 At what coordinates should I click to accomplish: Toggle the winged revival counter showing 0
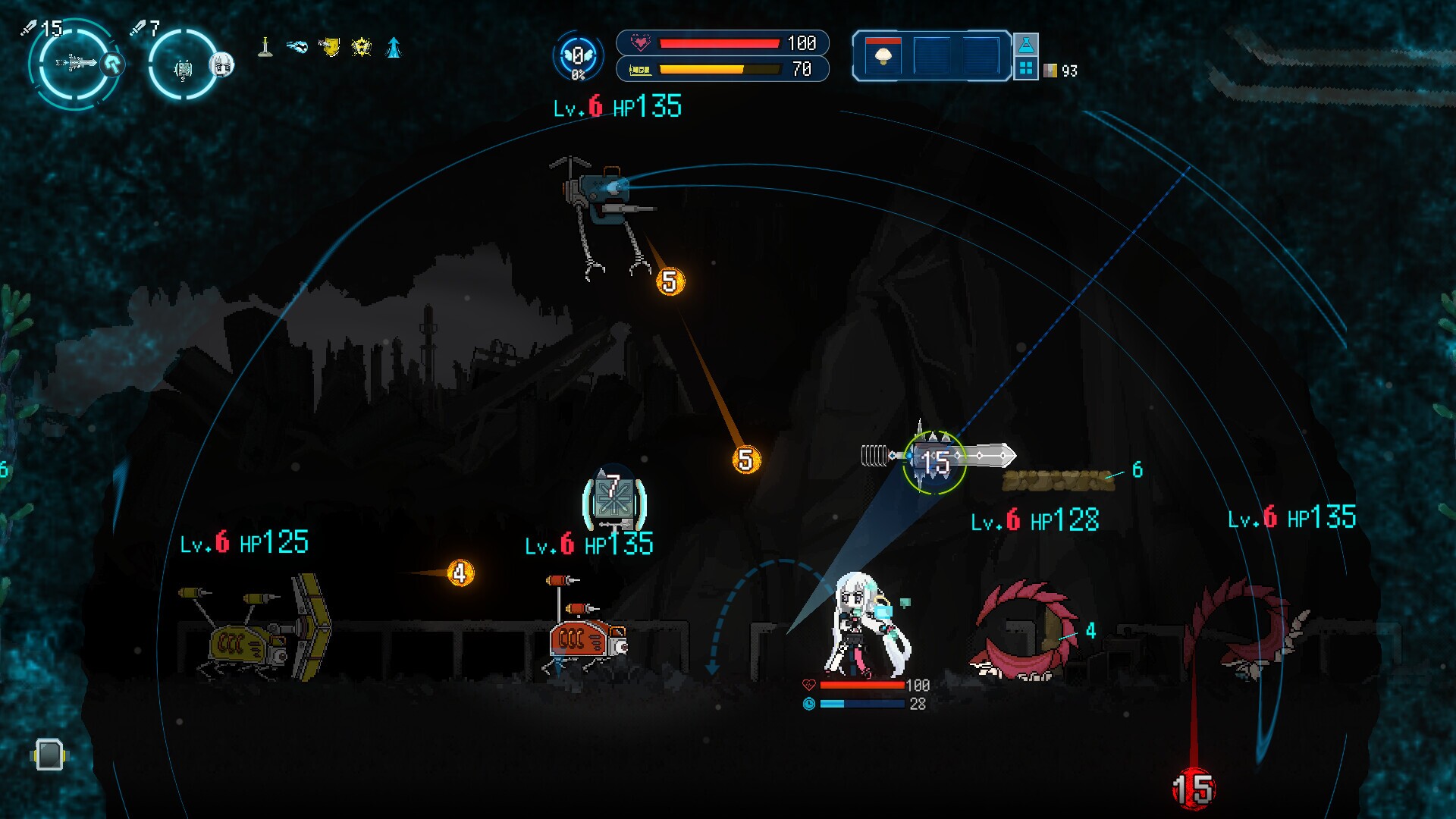point(578,55)
